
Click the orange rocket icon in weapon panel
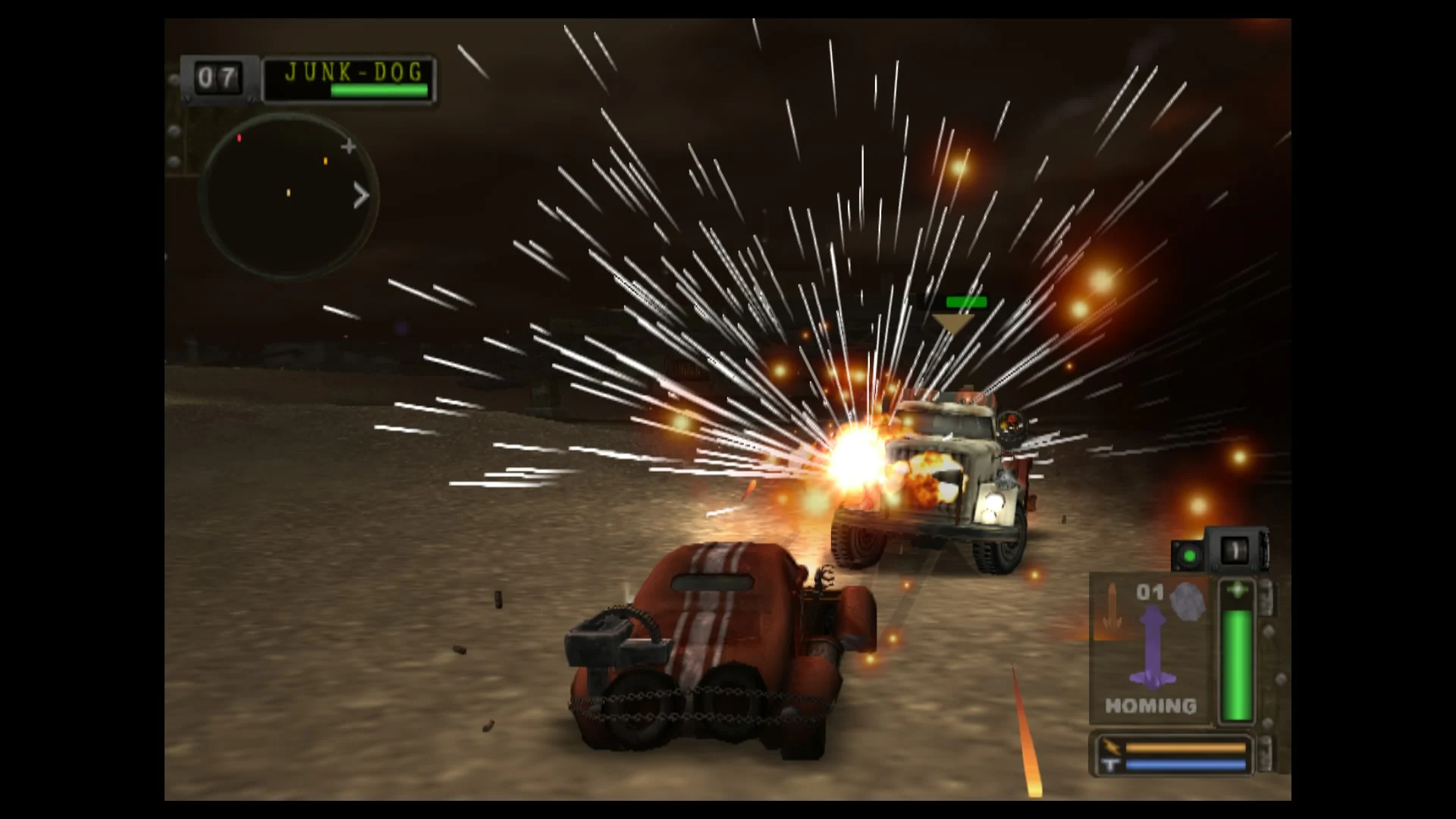click(1112, 607)
